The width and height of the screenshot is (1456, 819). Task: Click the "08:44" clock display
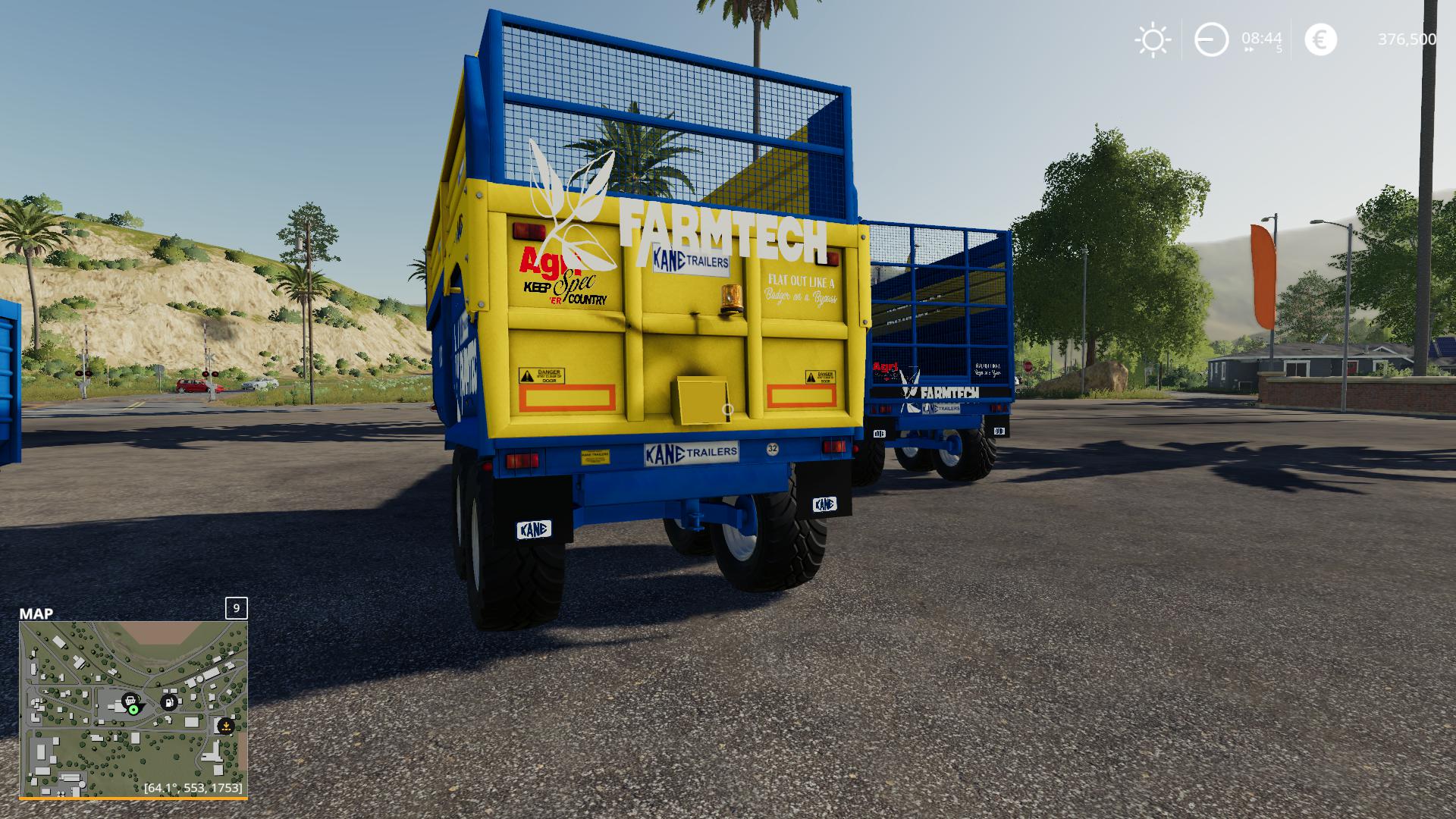click(1262, 39)
